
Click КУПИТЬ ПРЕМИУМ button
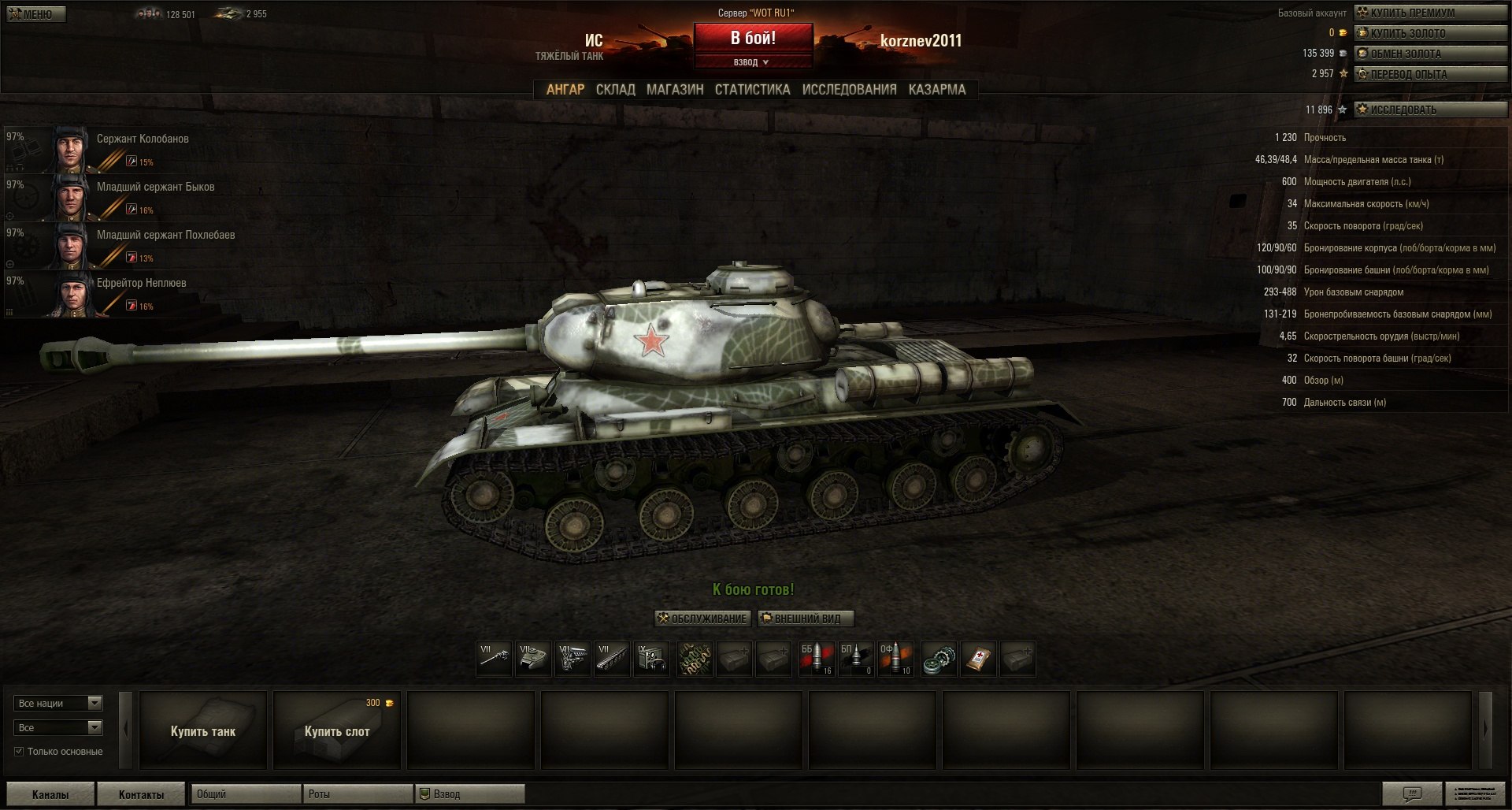click(x=1429, y=13)
